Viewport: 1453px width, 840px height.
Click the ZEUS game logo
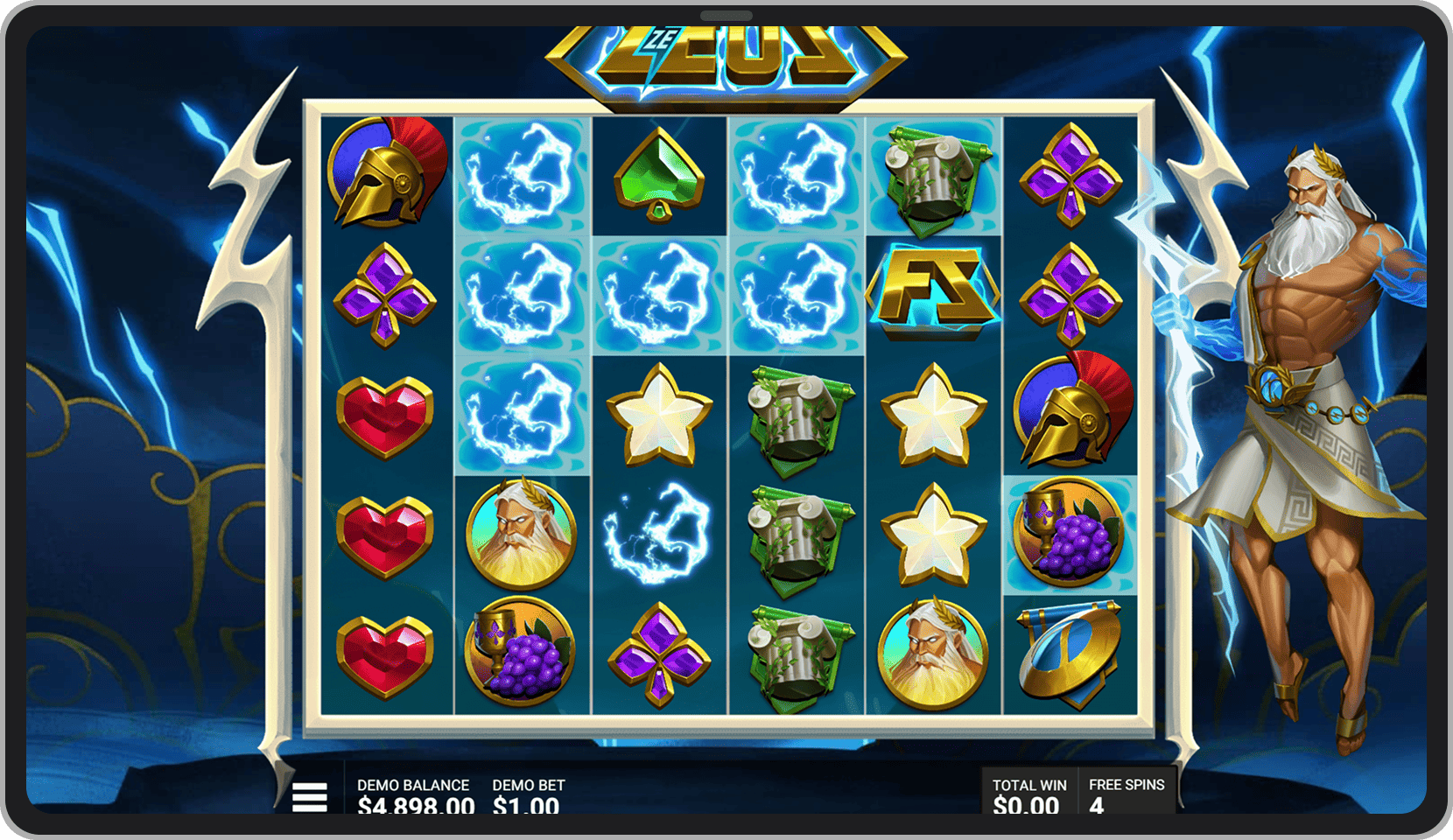point(726,54)
